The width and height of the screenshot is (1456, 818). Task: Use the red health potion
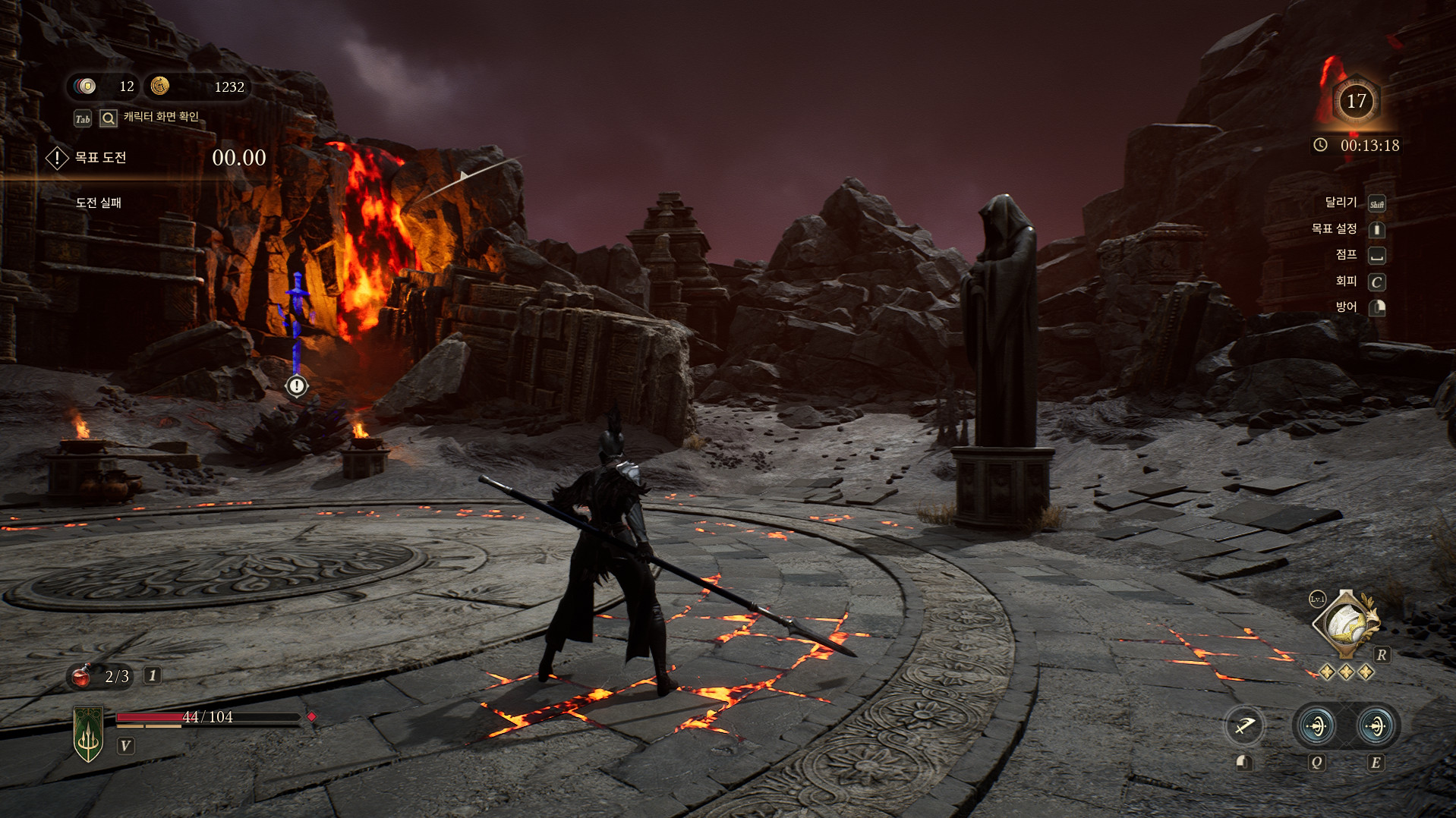click(82, 675)
